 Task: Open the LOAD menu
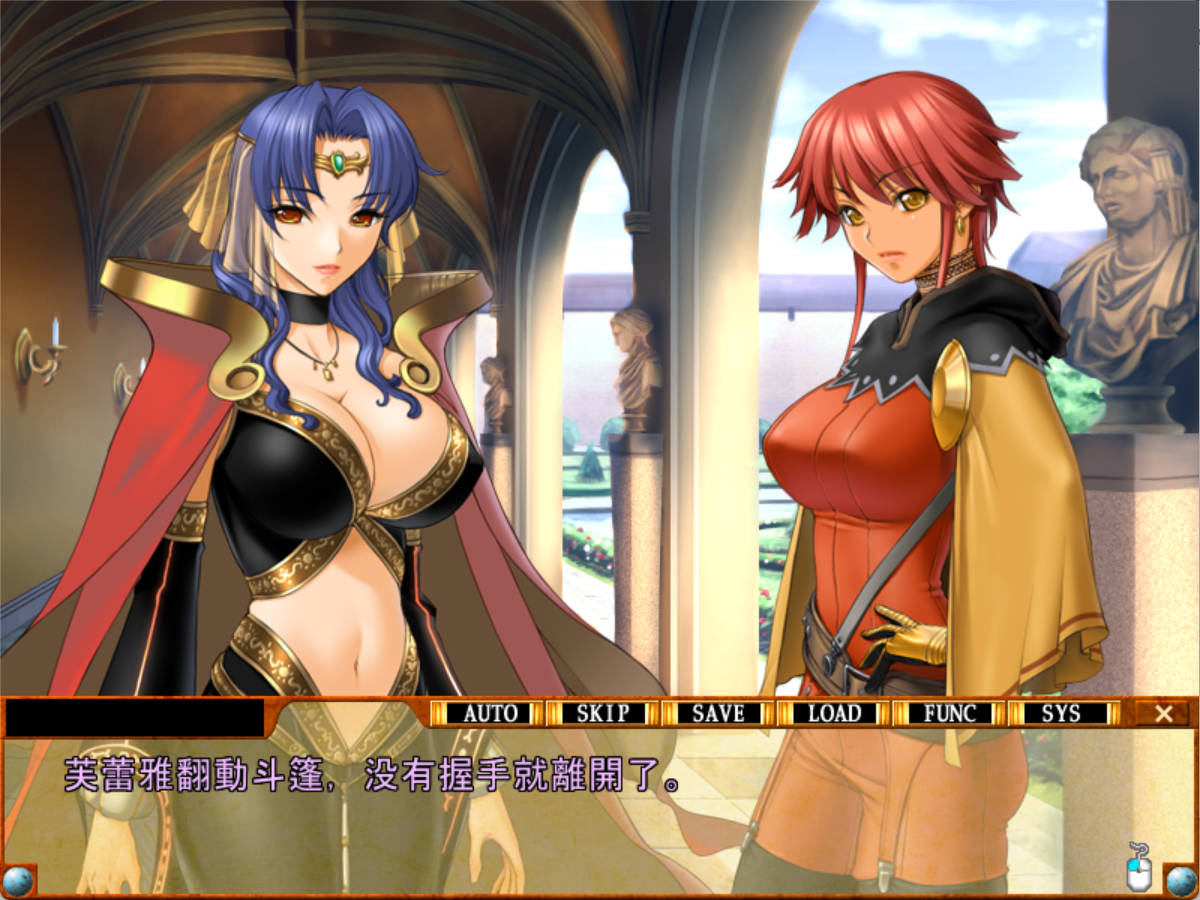tap(834, 713)
